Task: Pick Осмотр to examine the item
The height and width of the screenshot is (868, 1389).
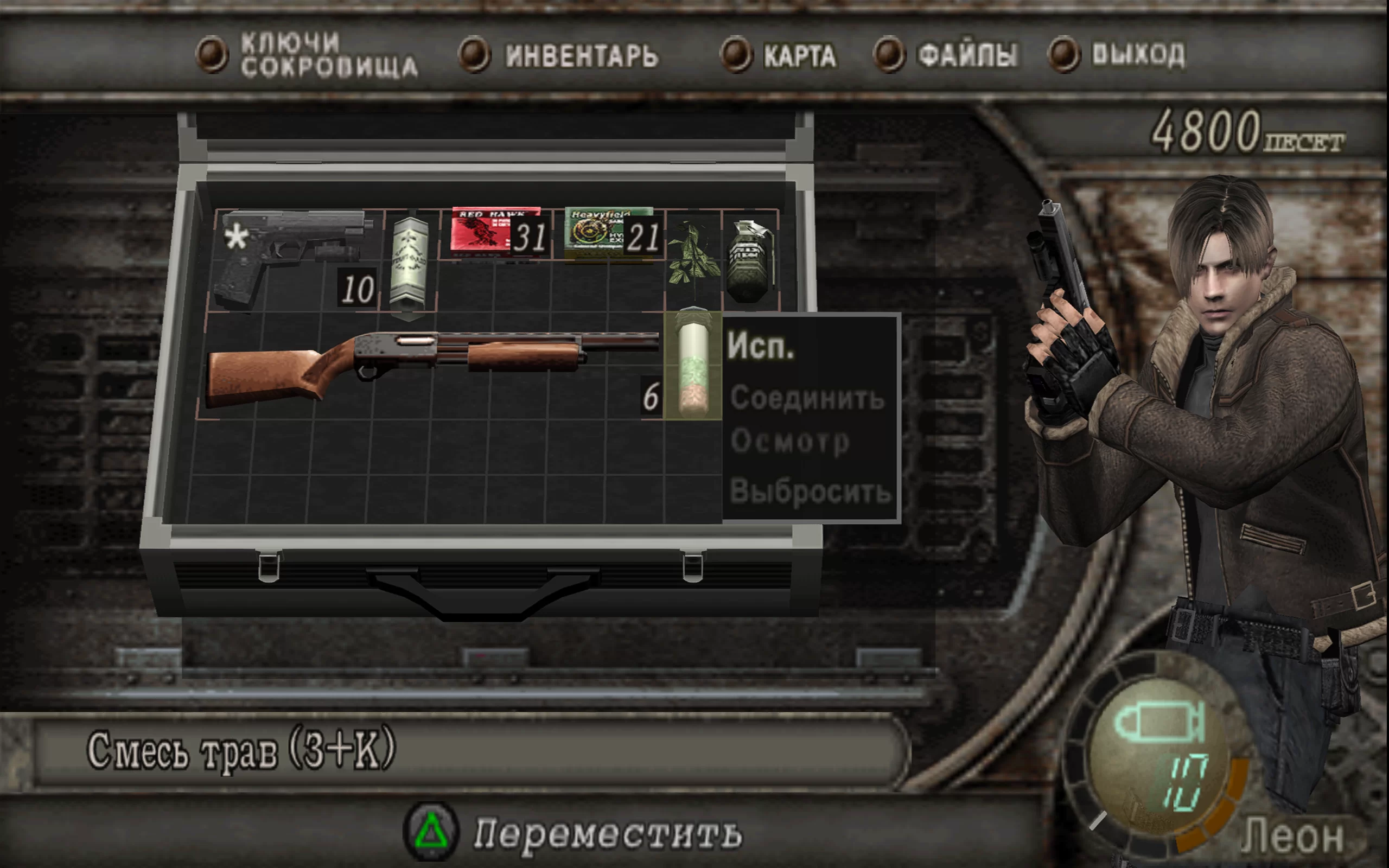Action: (789, 442)
